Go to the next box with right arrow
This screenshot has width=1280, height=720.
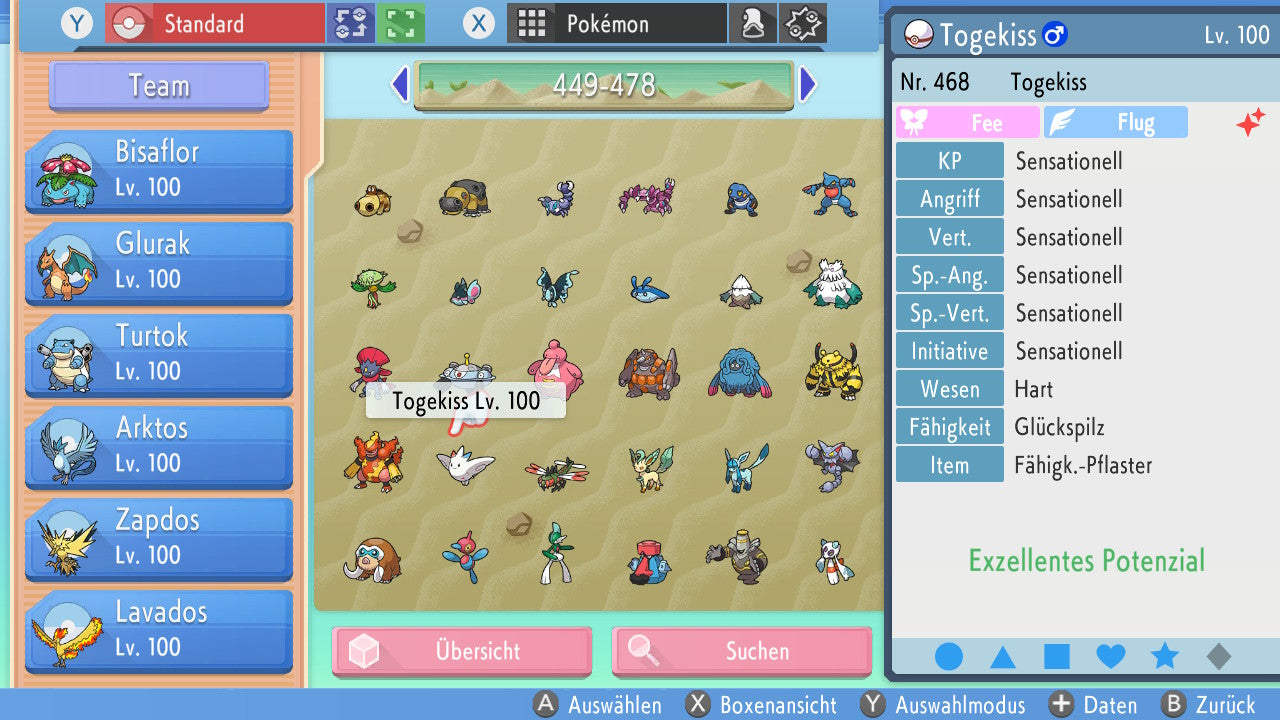click(x=808, y=85)
